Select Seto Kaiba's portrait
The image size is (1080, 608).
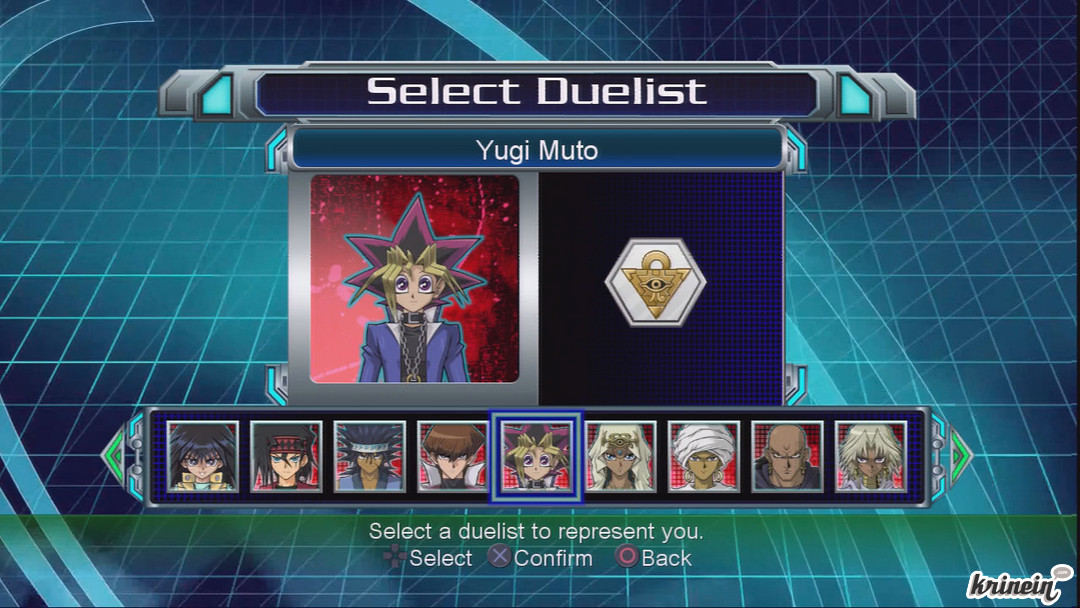454,456
